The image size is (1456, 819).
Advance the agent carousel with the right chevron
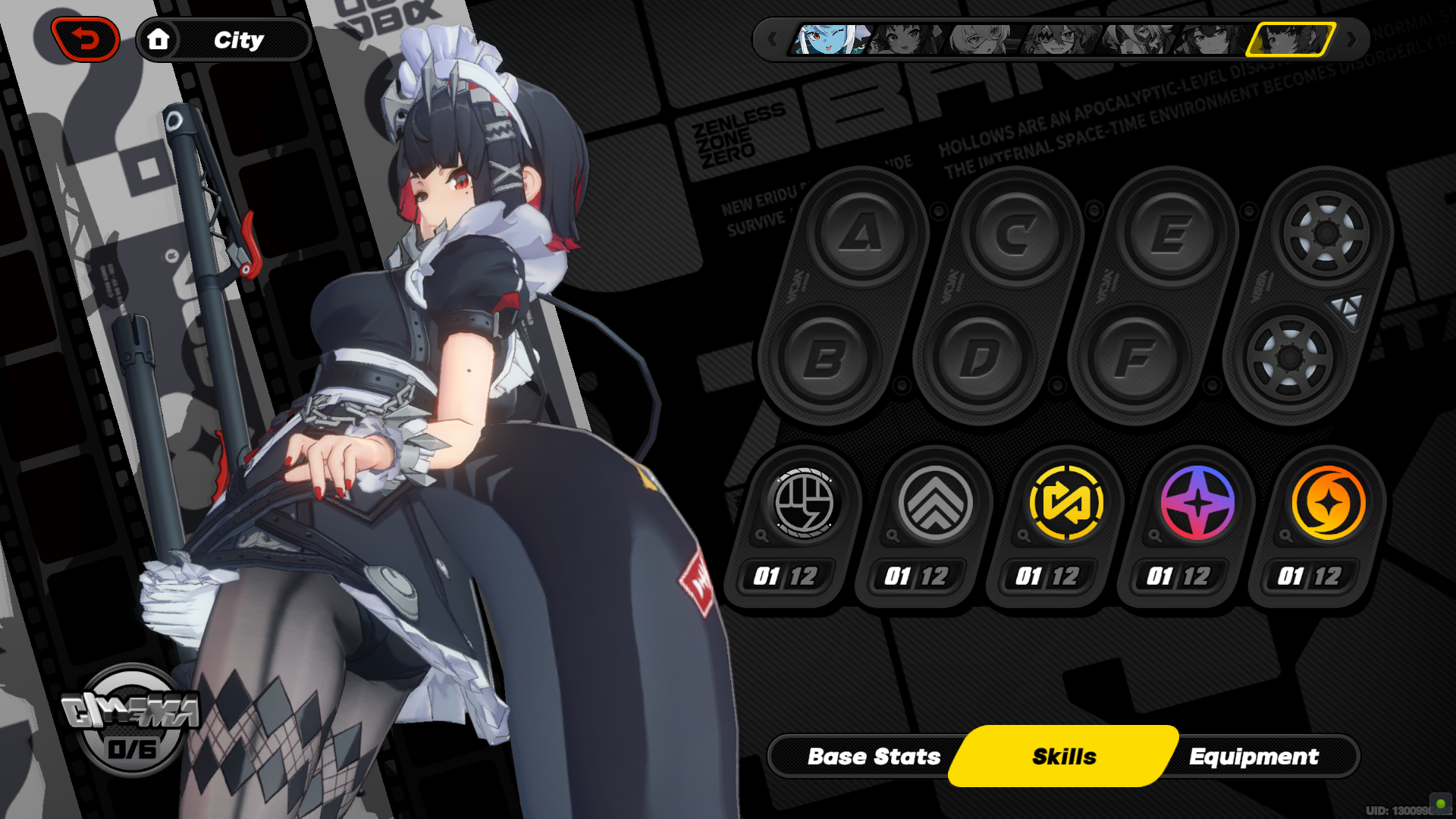click(1352, 40)
